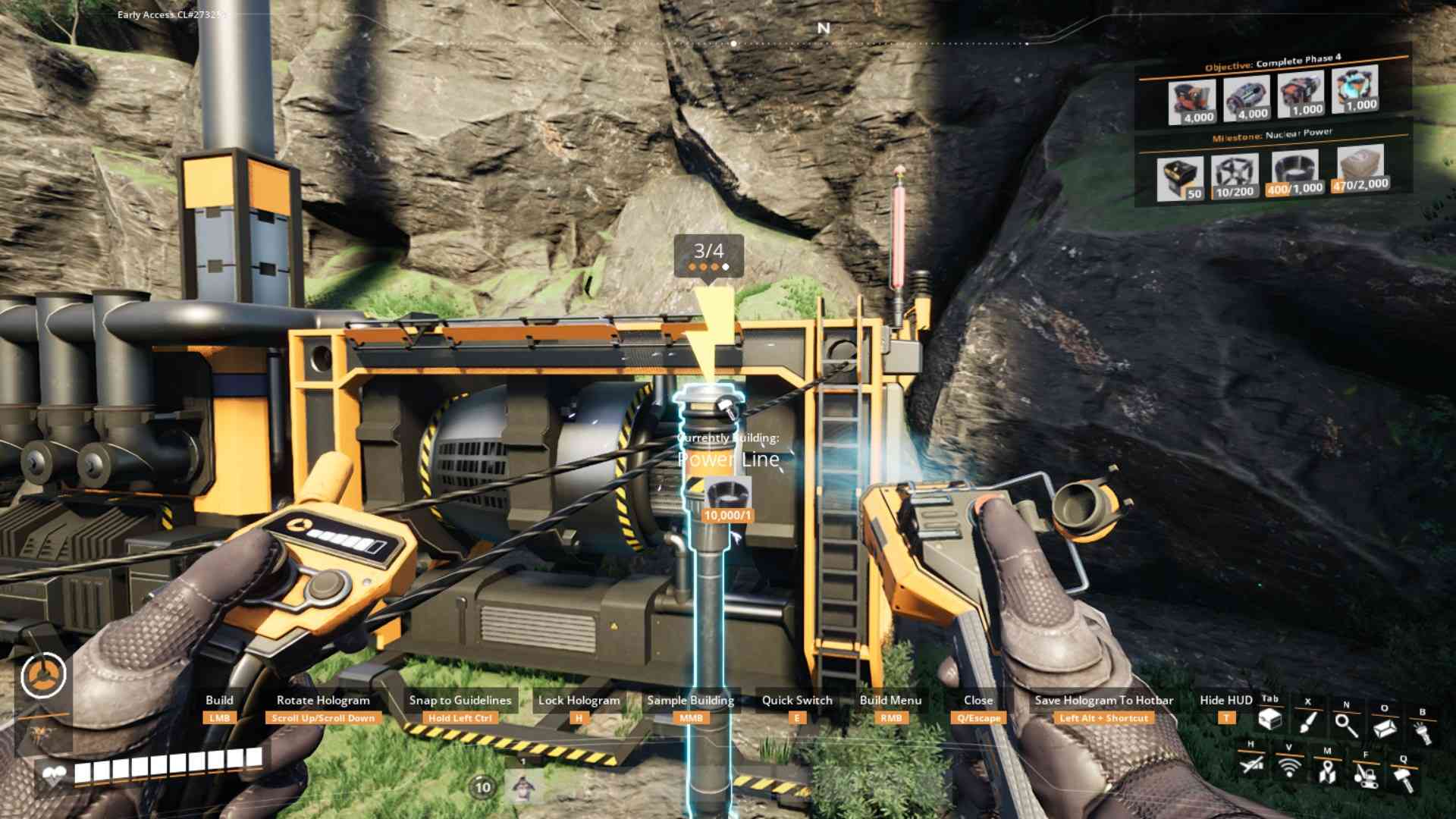Toggle the hover pack flight icon
The width and height of the screenshot is (1456, 819).
[x=1251, y=764]
